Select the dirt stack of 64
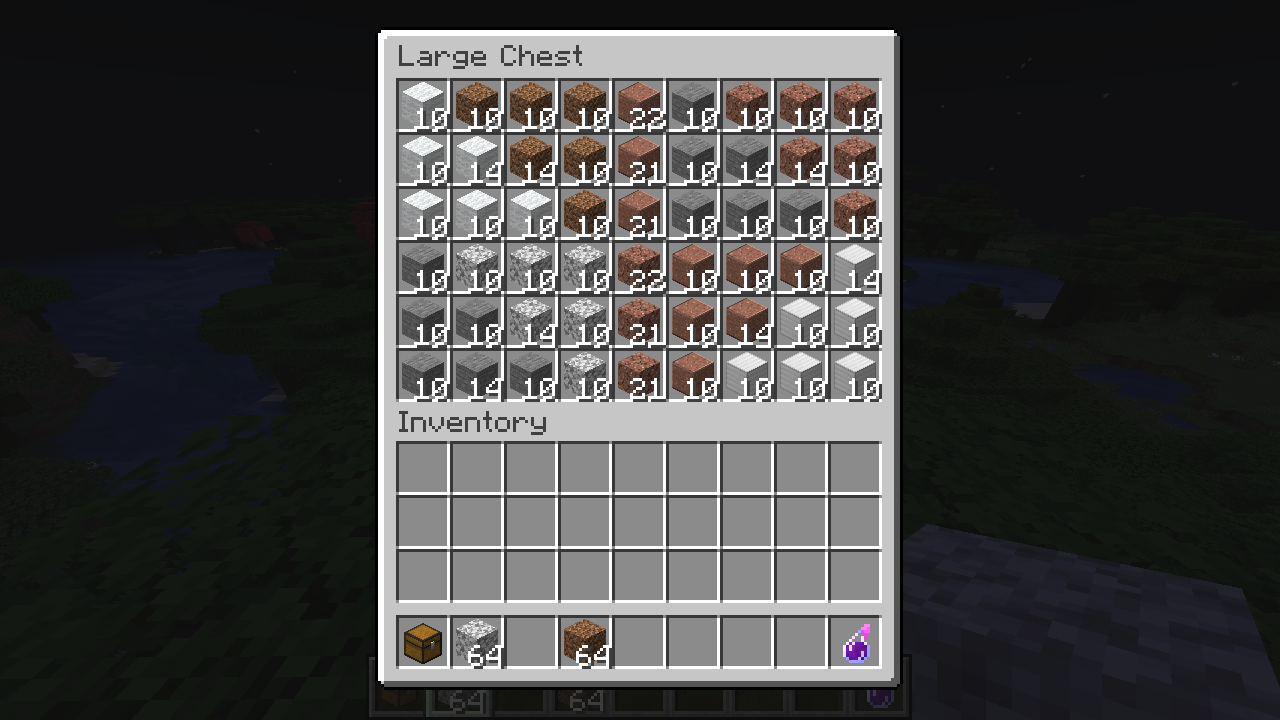 pos(584,642)
